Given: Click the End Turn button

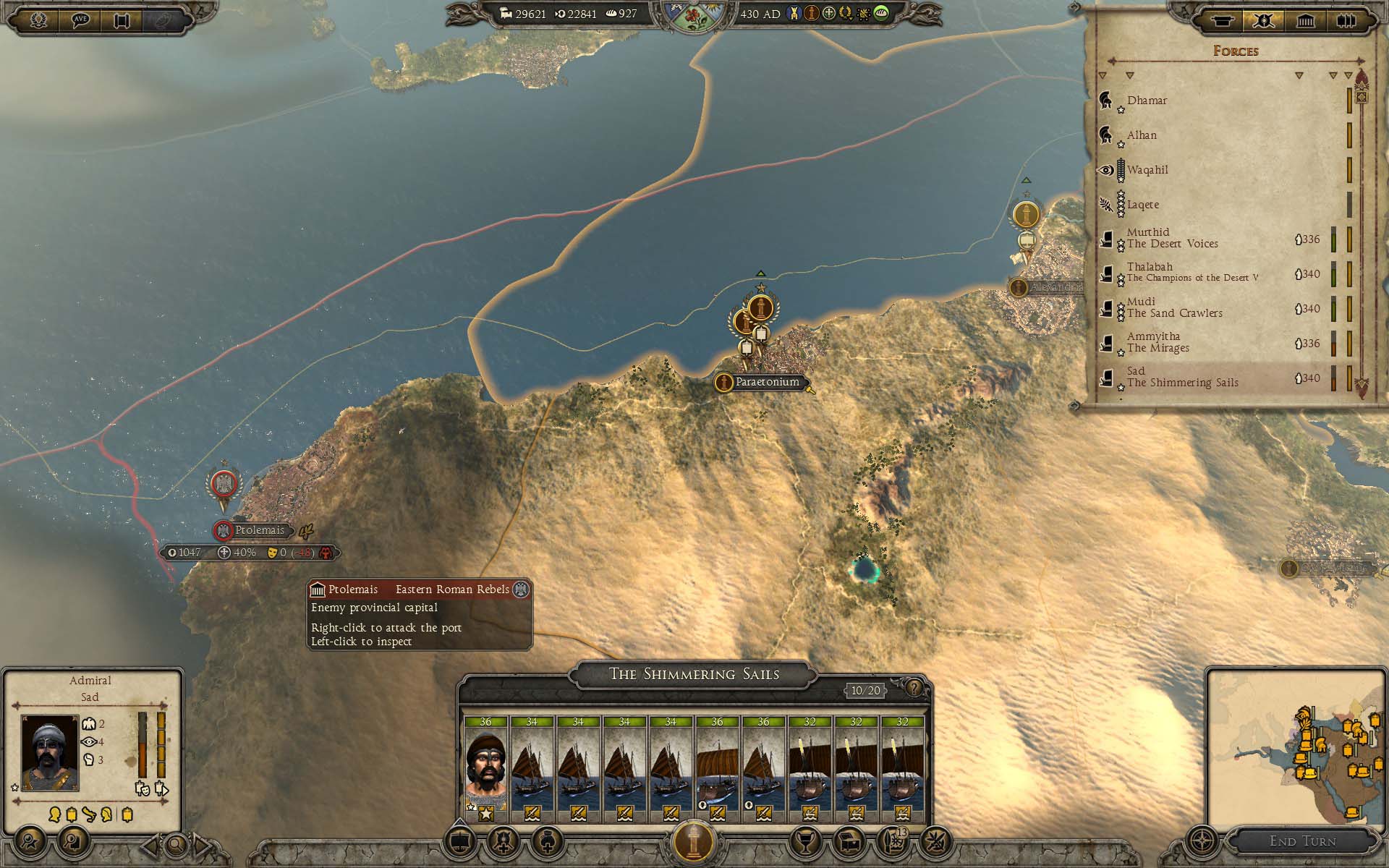Looking at the screenshot, I should click(x=1302, y=841).
